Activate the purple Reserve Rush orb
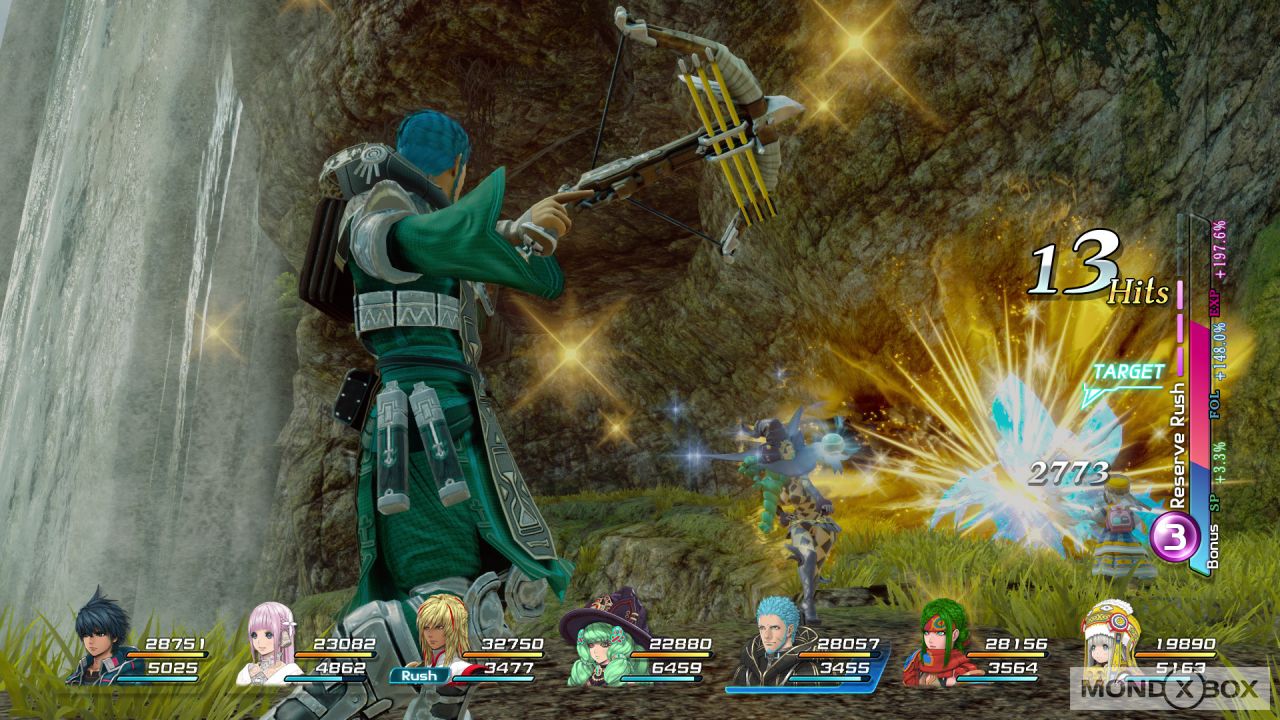The image size is (1280, 720). pos(1174,538)
